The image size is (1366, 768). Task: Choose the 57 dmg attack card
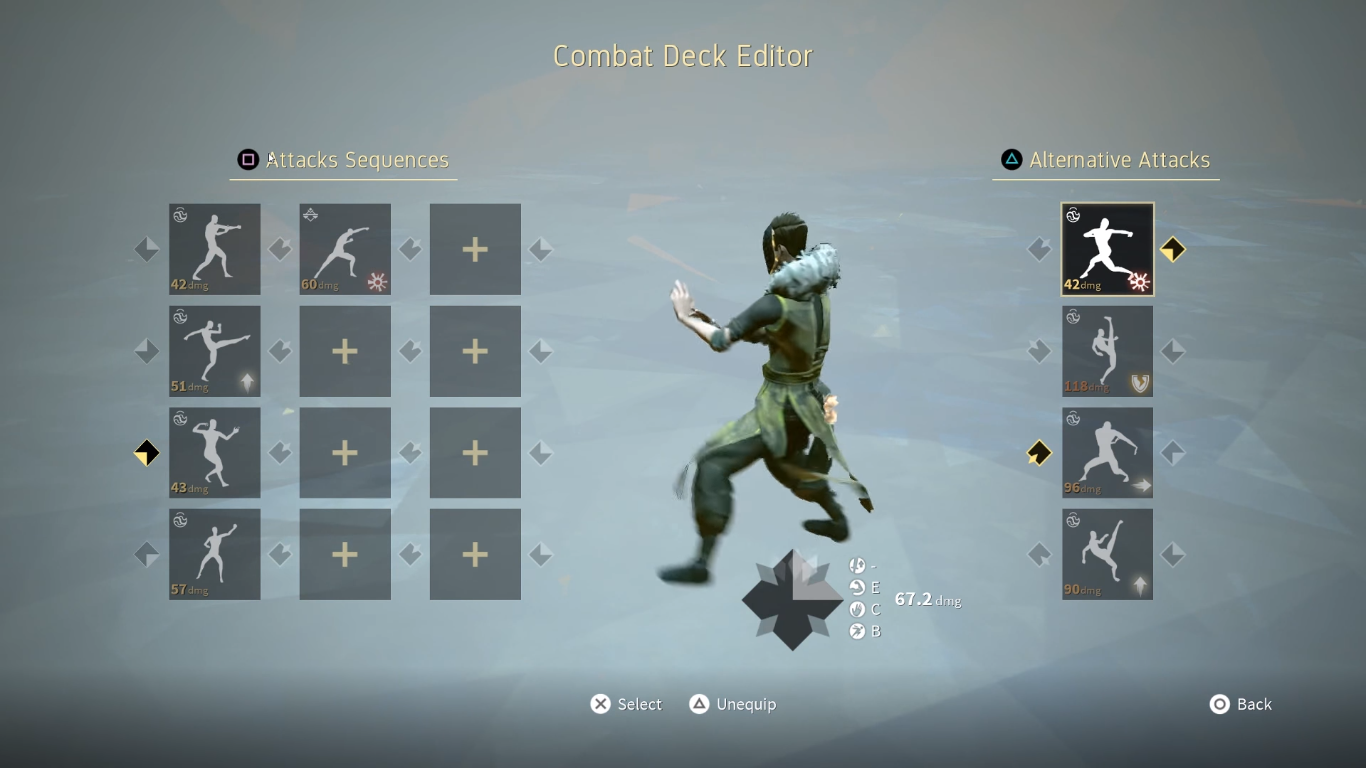(215, 554)
